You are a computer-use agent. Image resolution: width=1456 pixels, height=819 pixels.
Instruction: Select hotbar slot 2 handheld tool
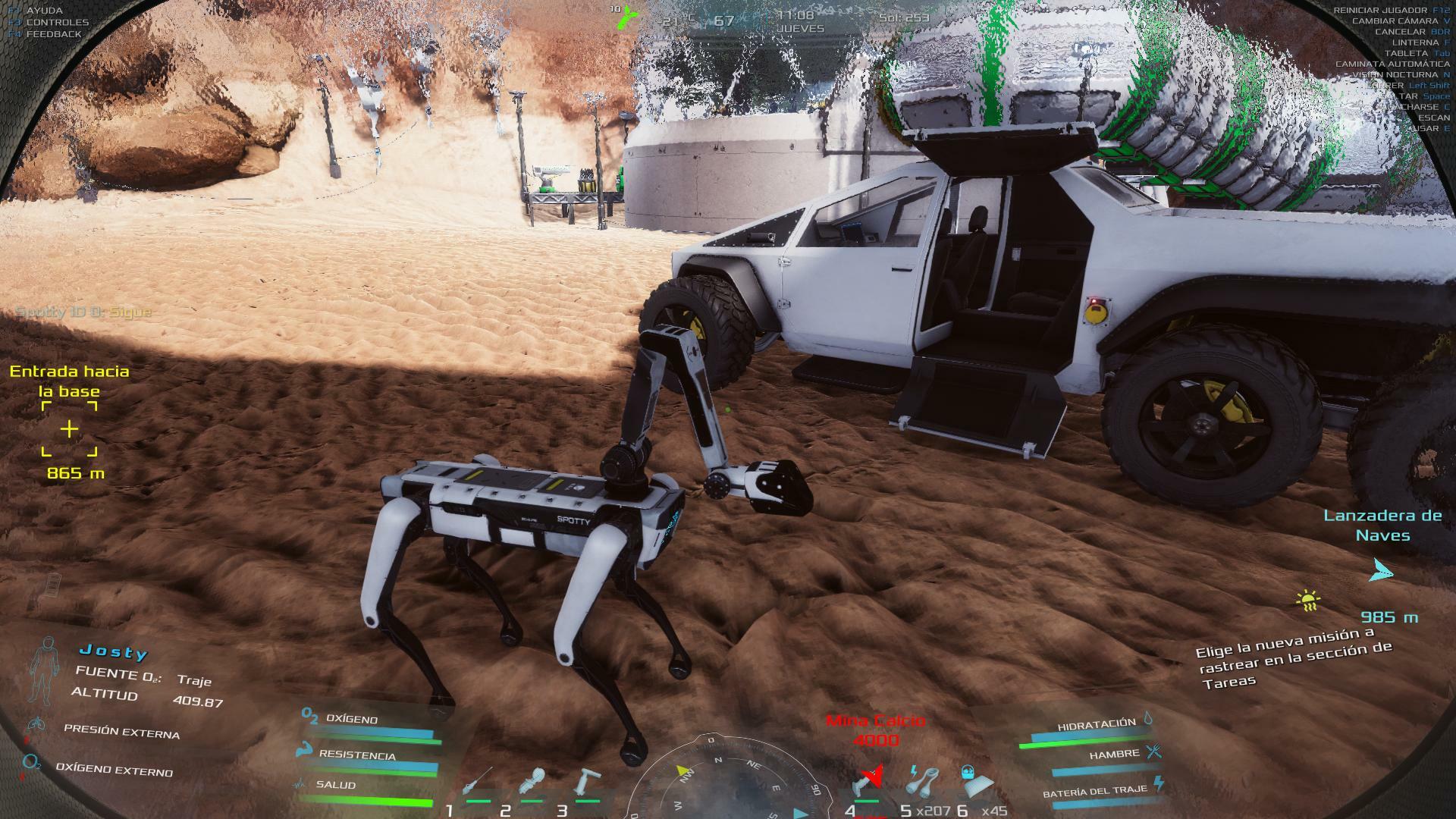(x=532, y=783)
